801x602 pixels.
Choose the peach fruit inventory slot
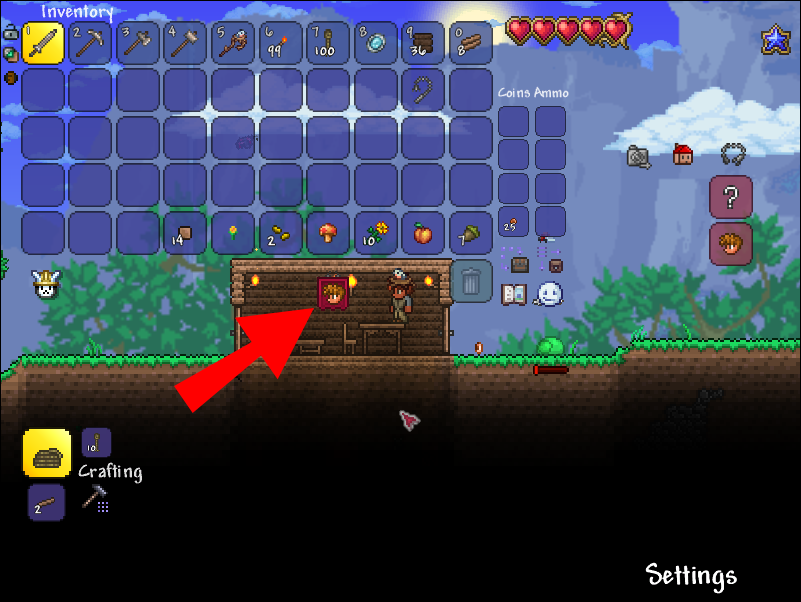[x=424, y=233]
